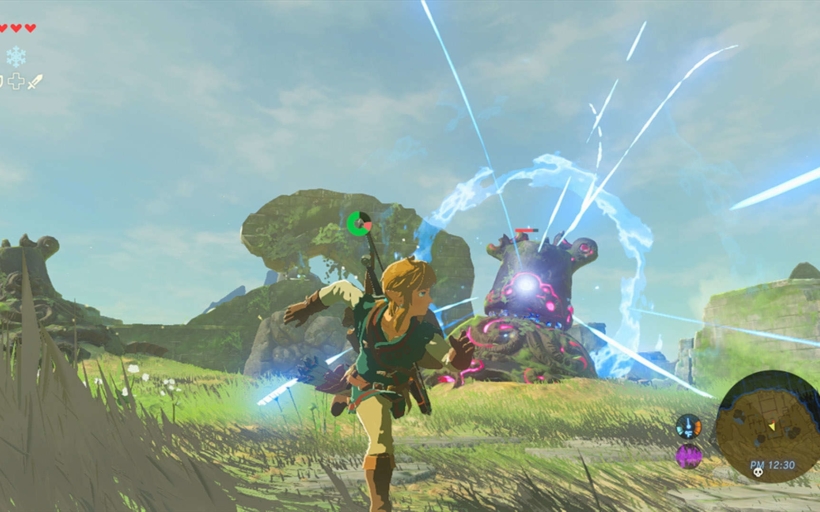Click the skull marker under the minimap clock
The width and height of the screenshot is (820, 512).
point(759,470)
